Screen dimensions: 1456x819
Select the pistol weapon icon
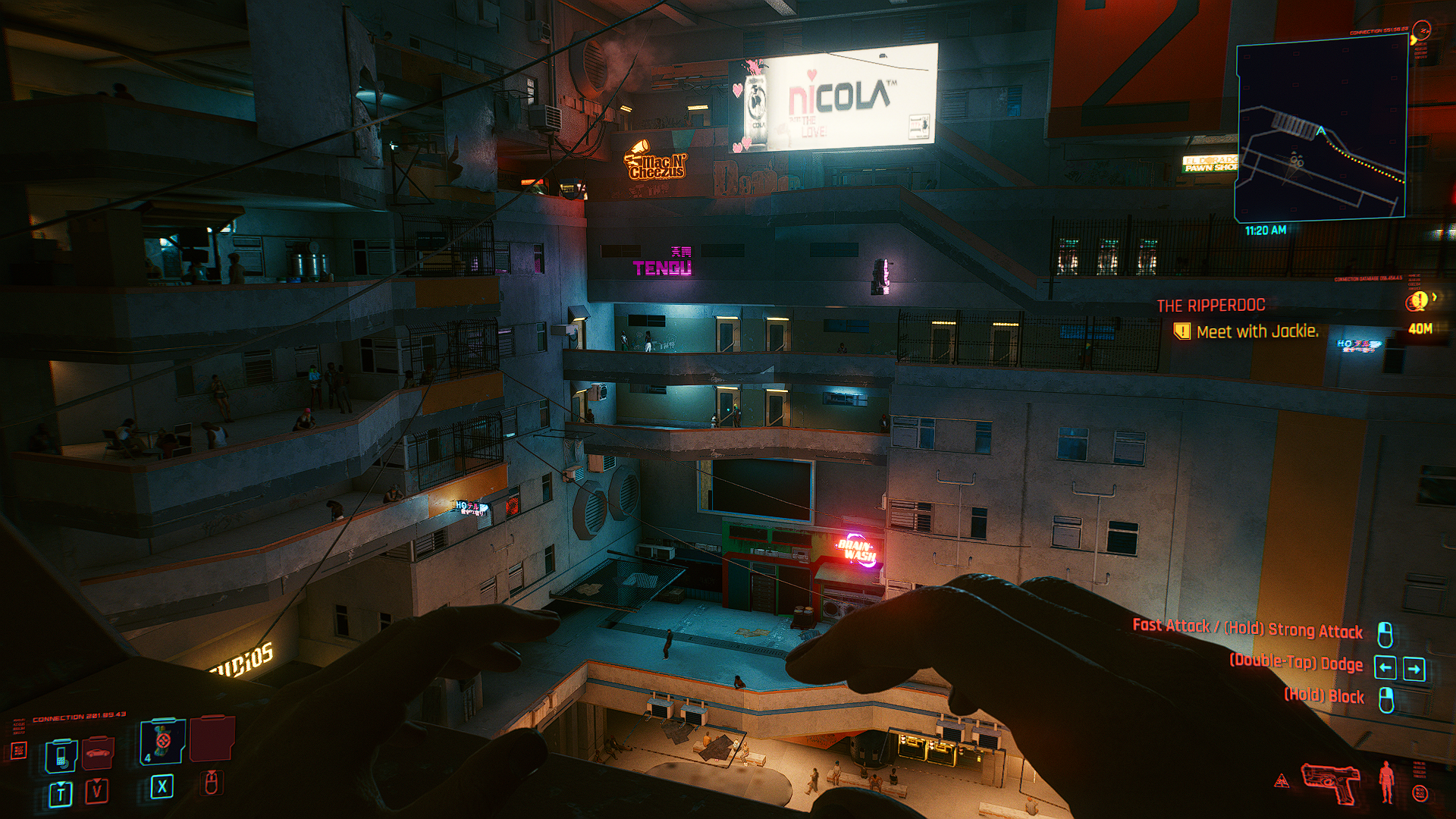[1332, 781]
